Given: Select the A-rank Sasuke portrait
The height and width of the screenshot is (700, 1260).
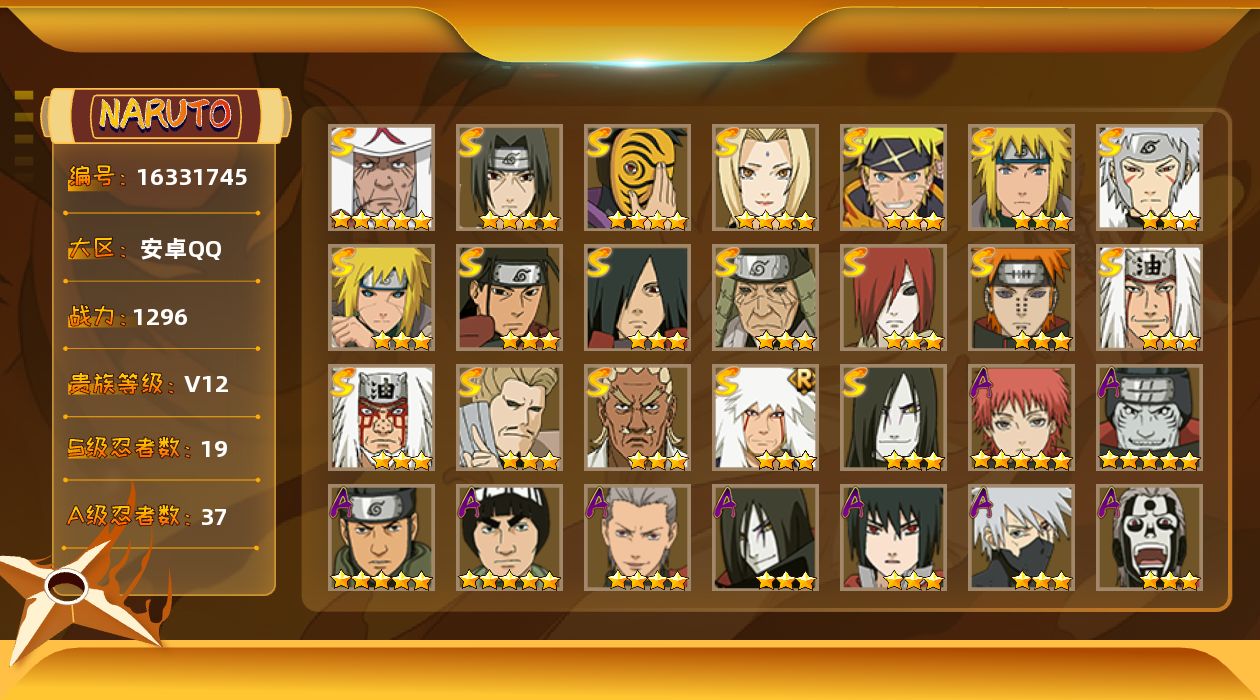Looking at the screenshot, I should (x=893, y=537).
